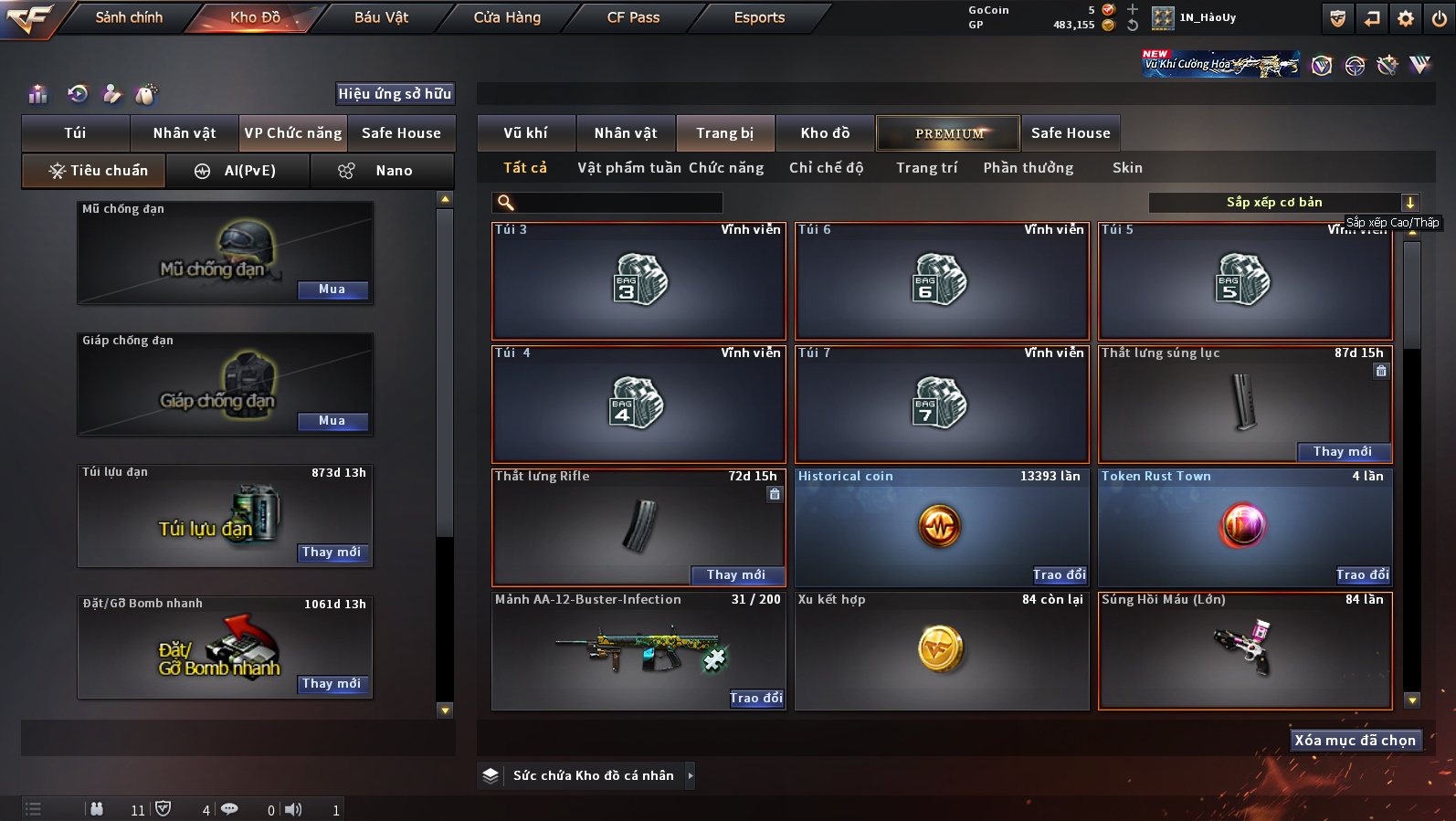The width and height of the screenshot is (1456, 821).
Task: Go to the Esports tab
Action: 759,17
